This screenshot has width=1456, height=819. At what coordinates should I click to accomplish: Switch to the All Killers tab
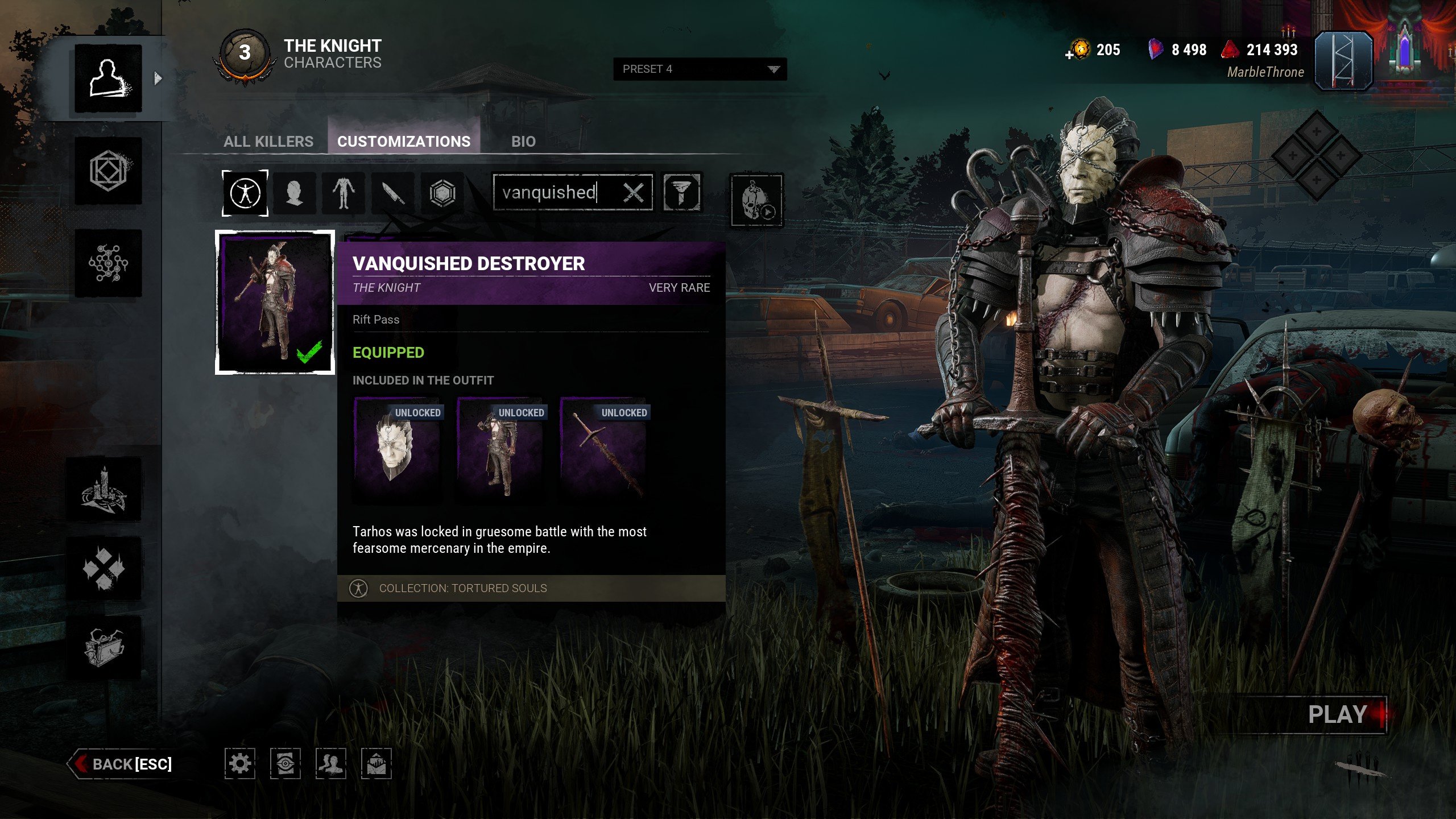click(268, 142)
